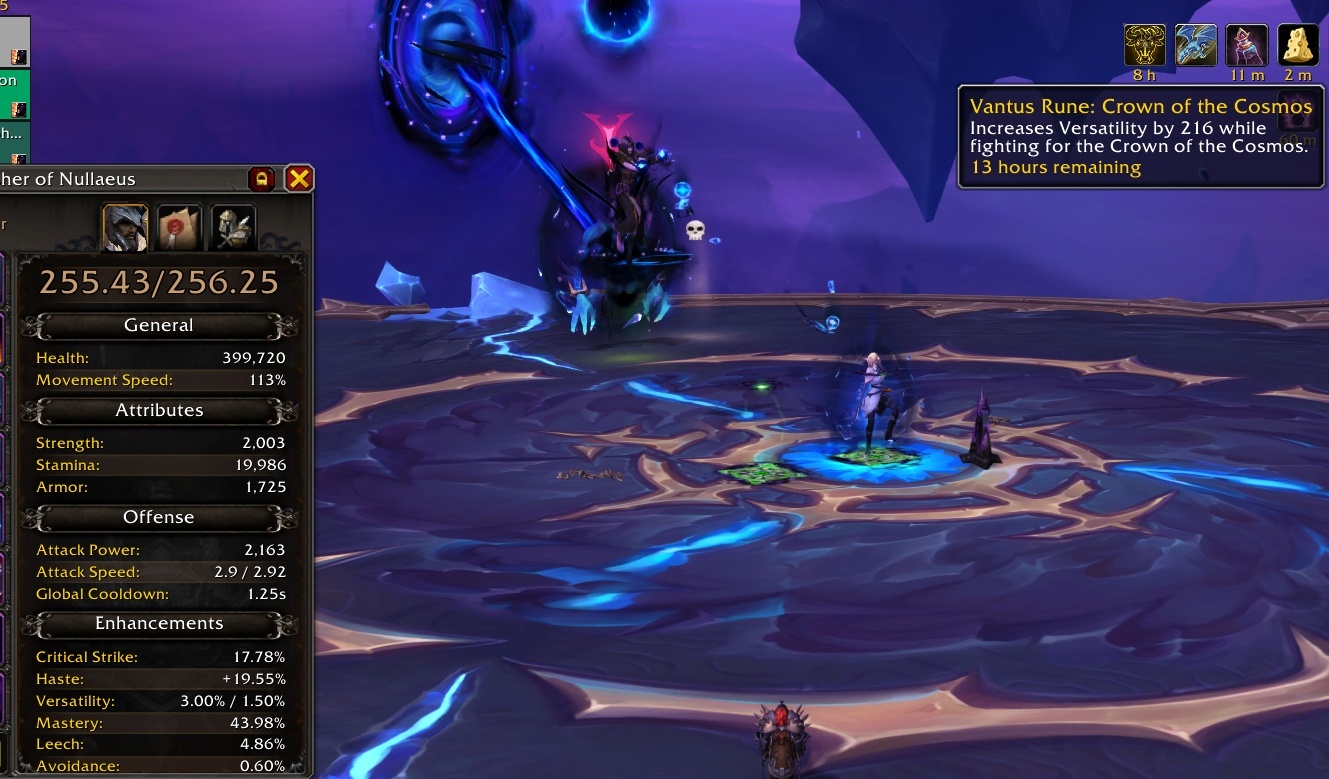Click the golden bull head buff icon
Viewport: 1329px width, 779px height.
1145,45
